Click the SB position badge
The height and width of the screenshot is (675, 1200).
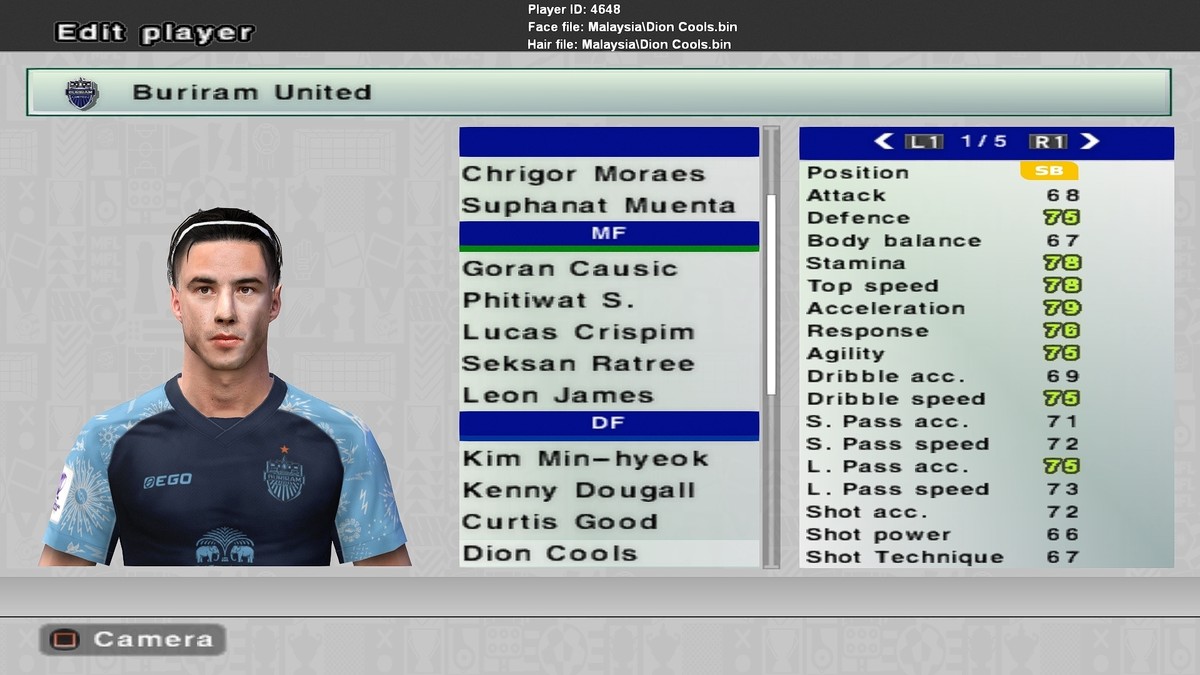point(1049,172)
